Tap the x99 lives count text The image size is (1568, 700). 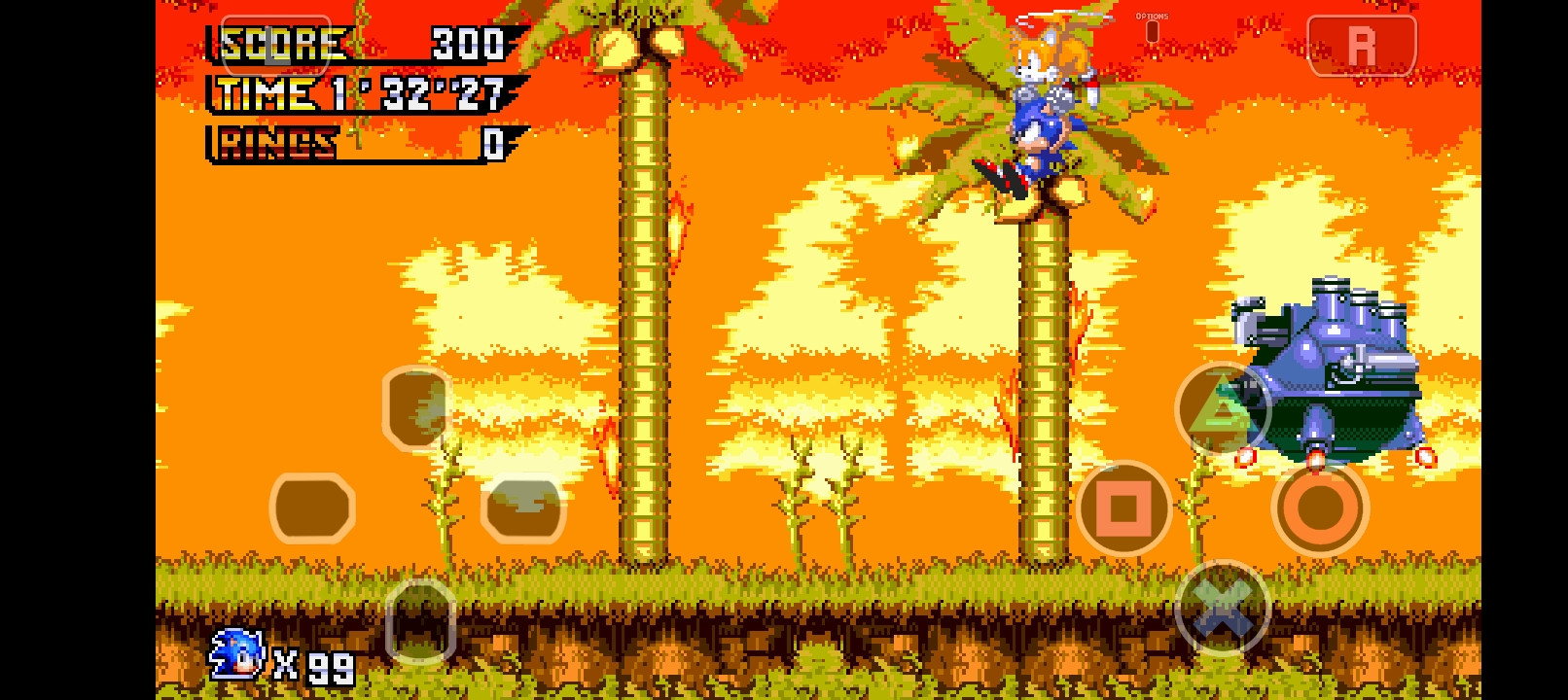coord(313,666)
